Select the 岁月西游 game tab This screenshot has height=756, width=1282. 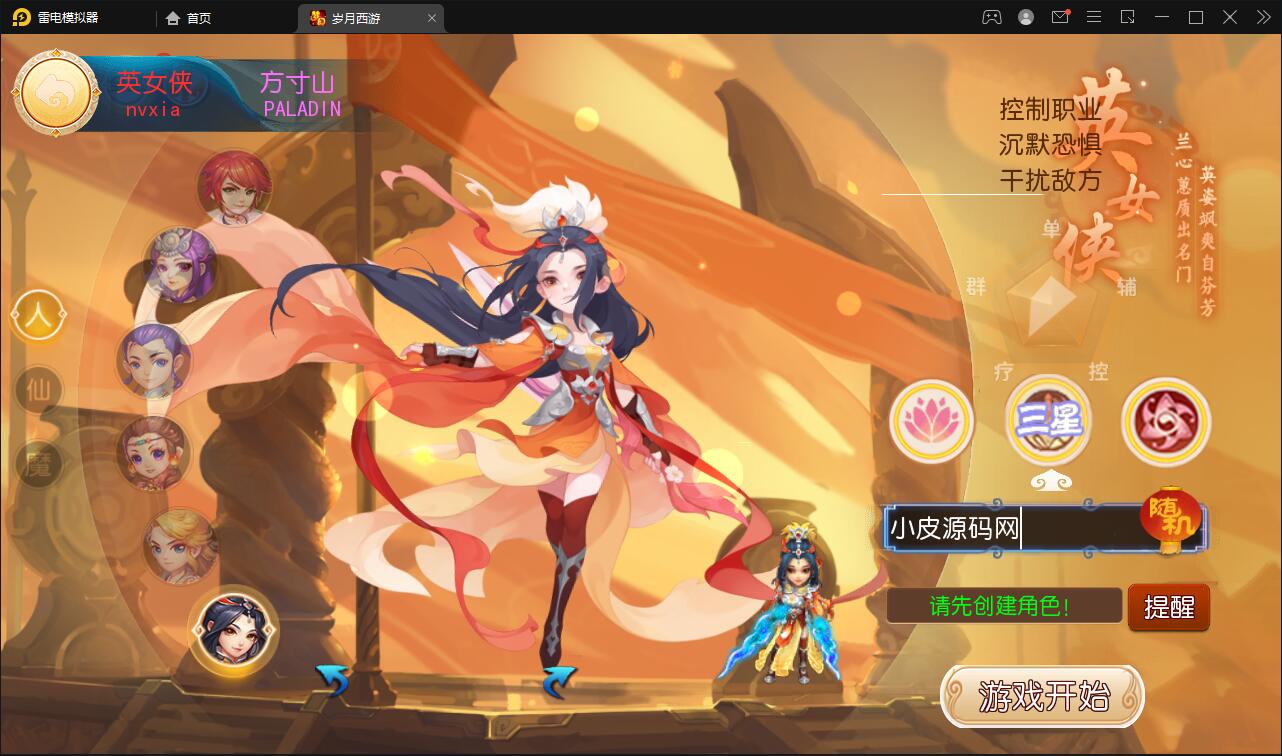click(x=362, y=17)
